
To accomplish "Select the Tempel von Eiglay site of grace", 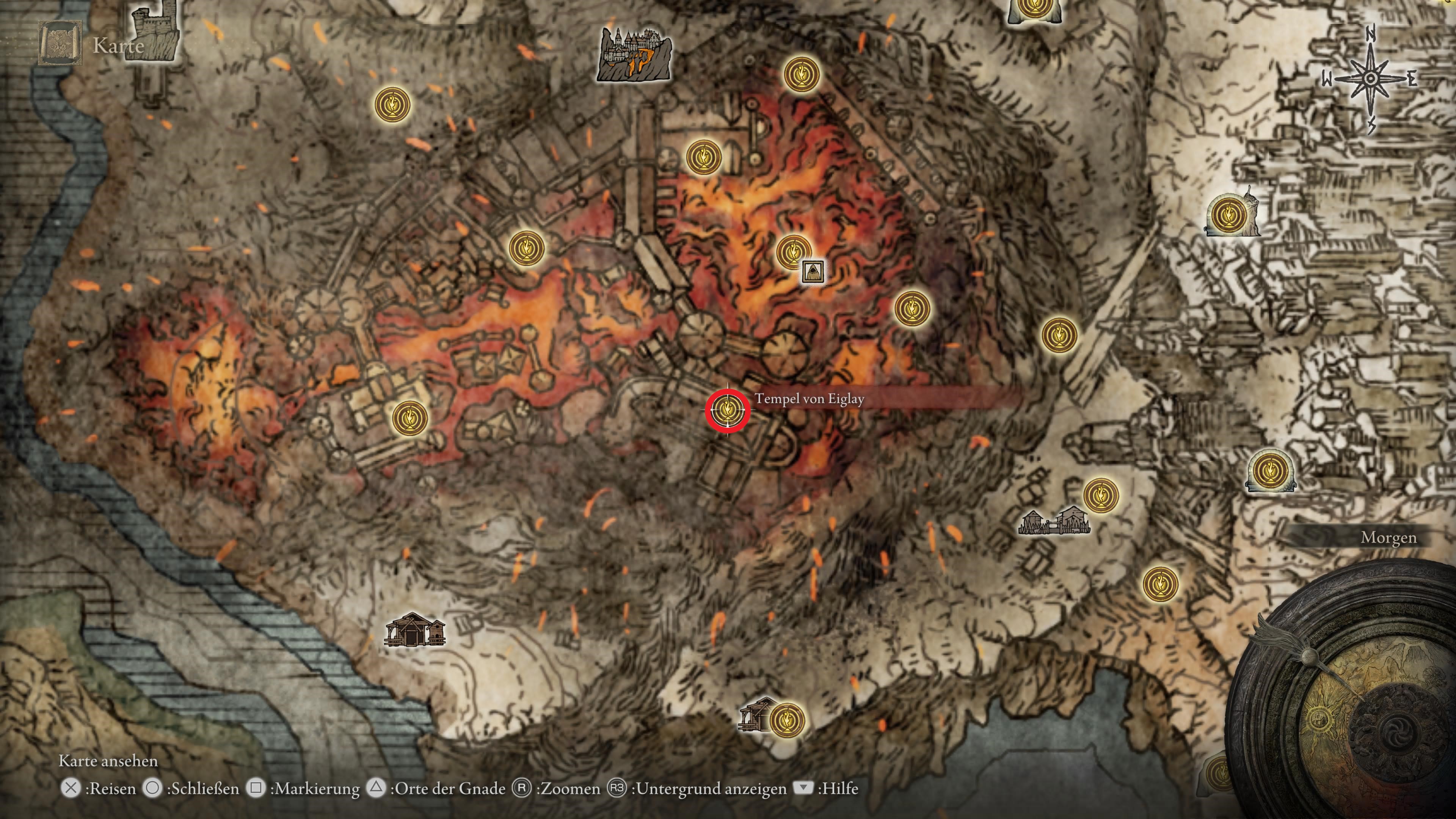I will (x=728, y=410).
